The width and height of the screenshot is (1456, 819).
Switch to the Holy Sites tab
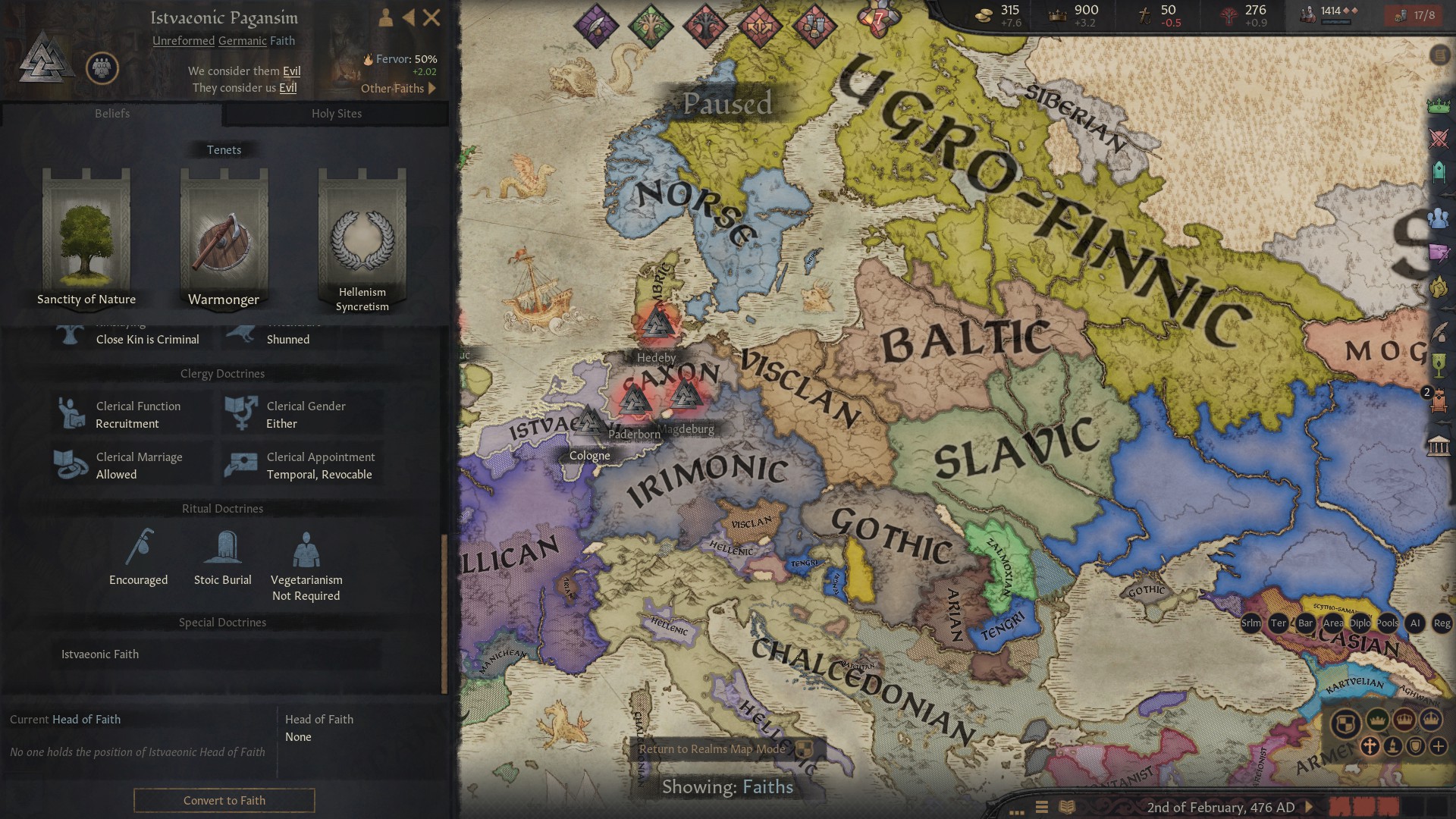336,114
